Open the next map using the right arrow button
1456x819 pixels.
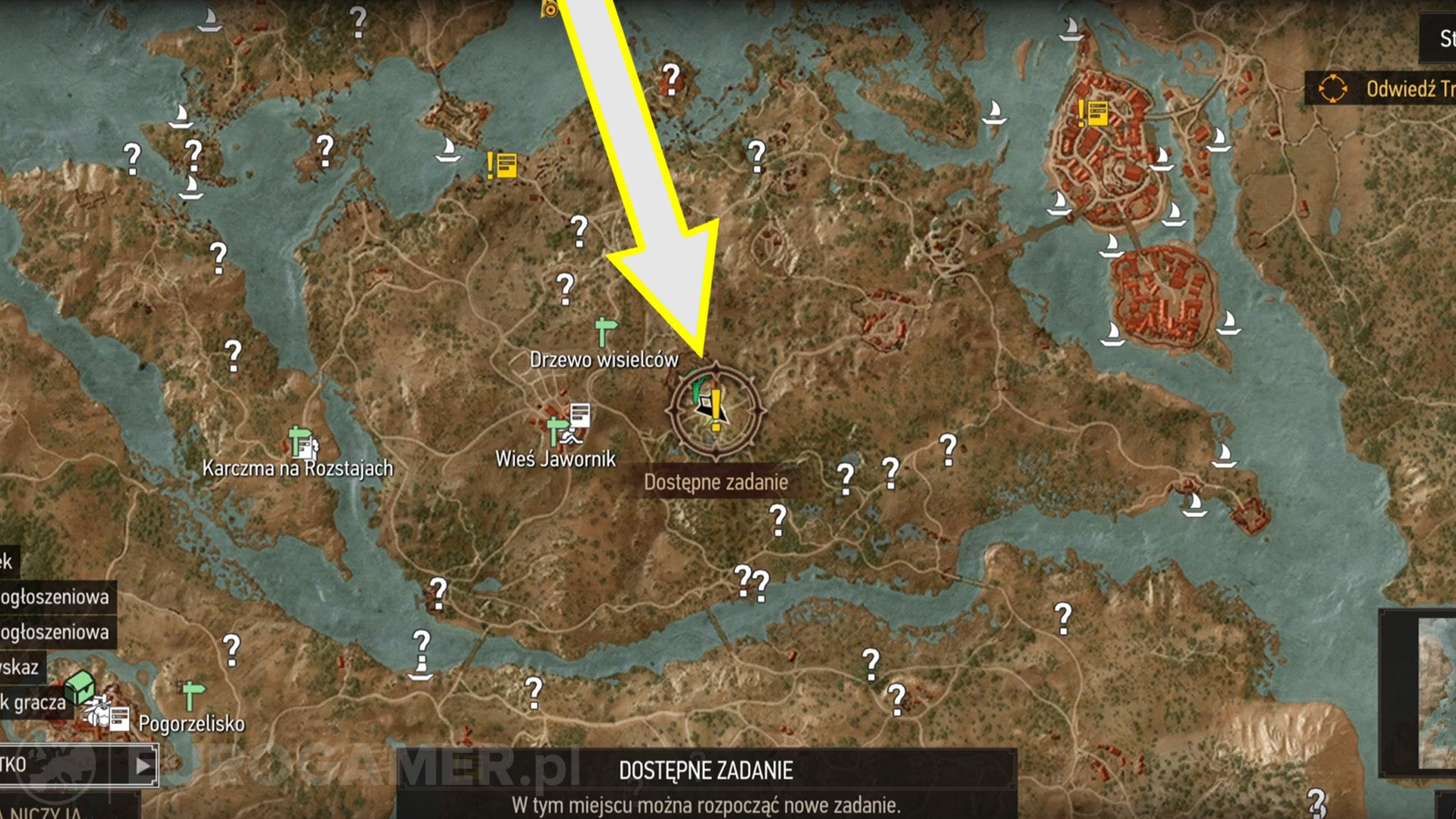coord(142,766)
